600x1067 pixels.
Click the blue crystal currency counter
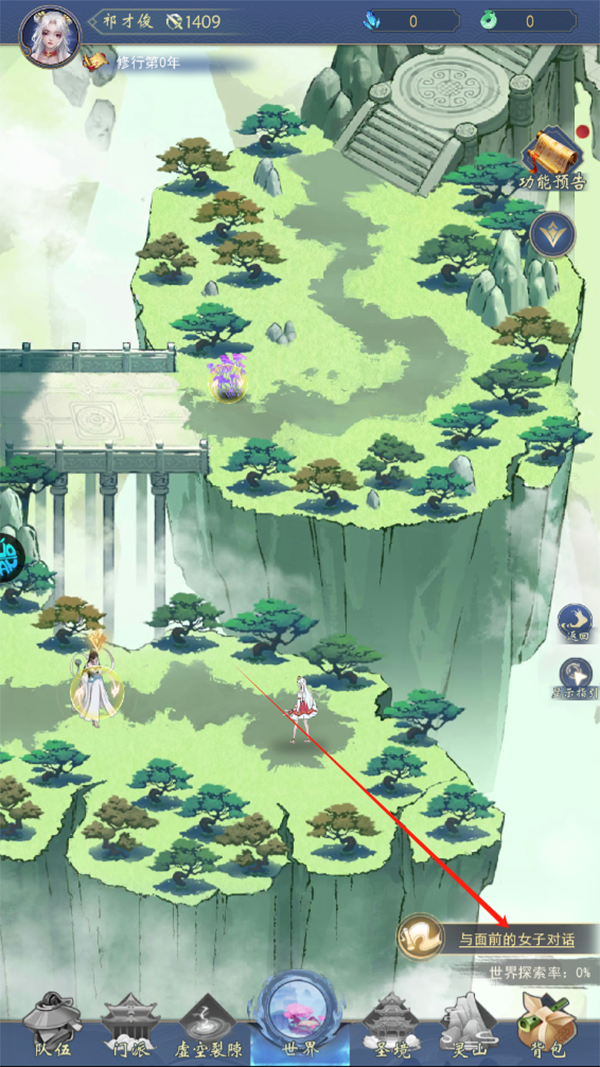pos(408,20)
